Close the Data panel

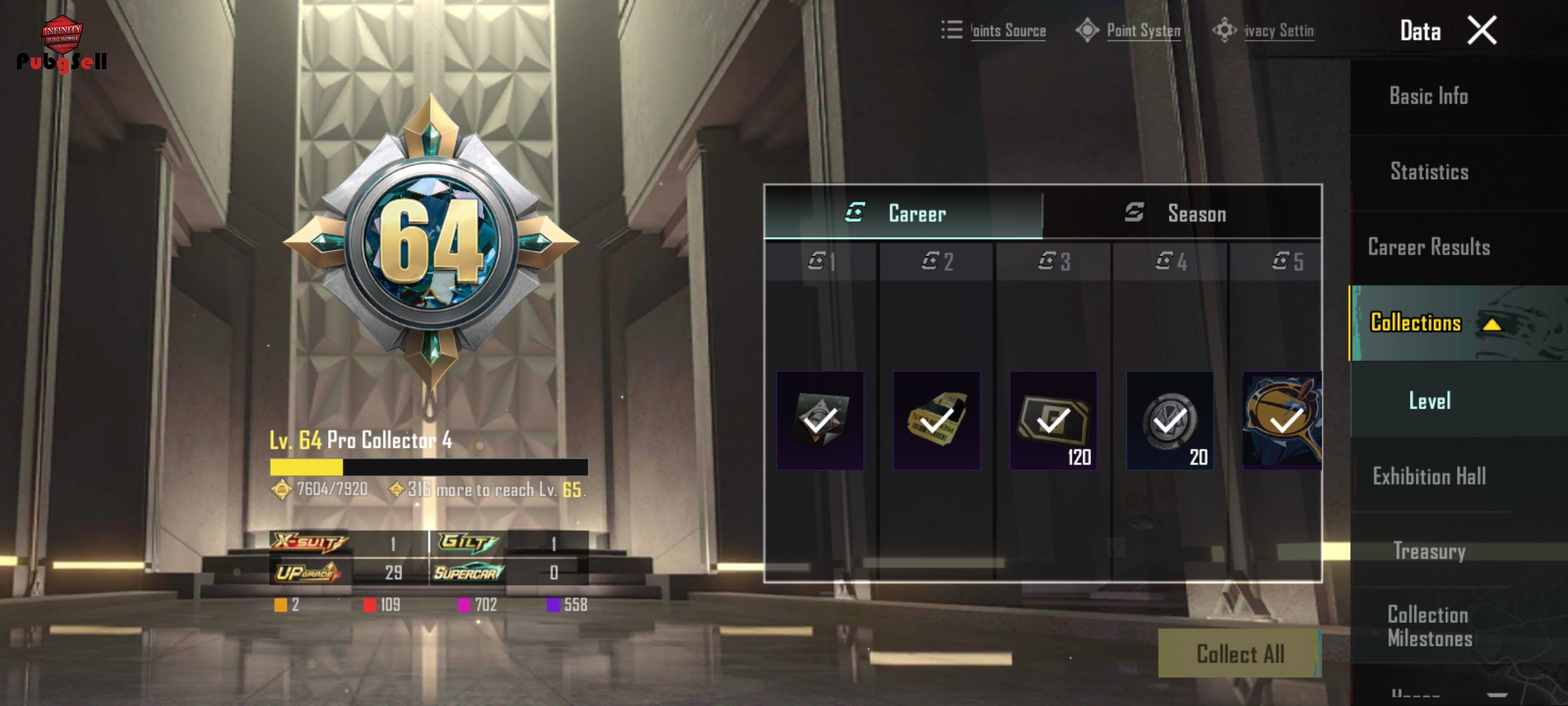1482,31
